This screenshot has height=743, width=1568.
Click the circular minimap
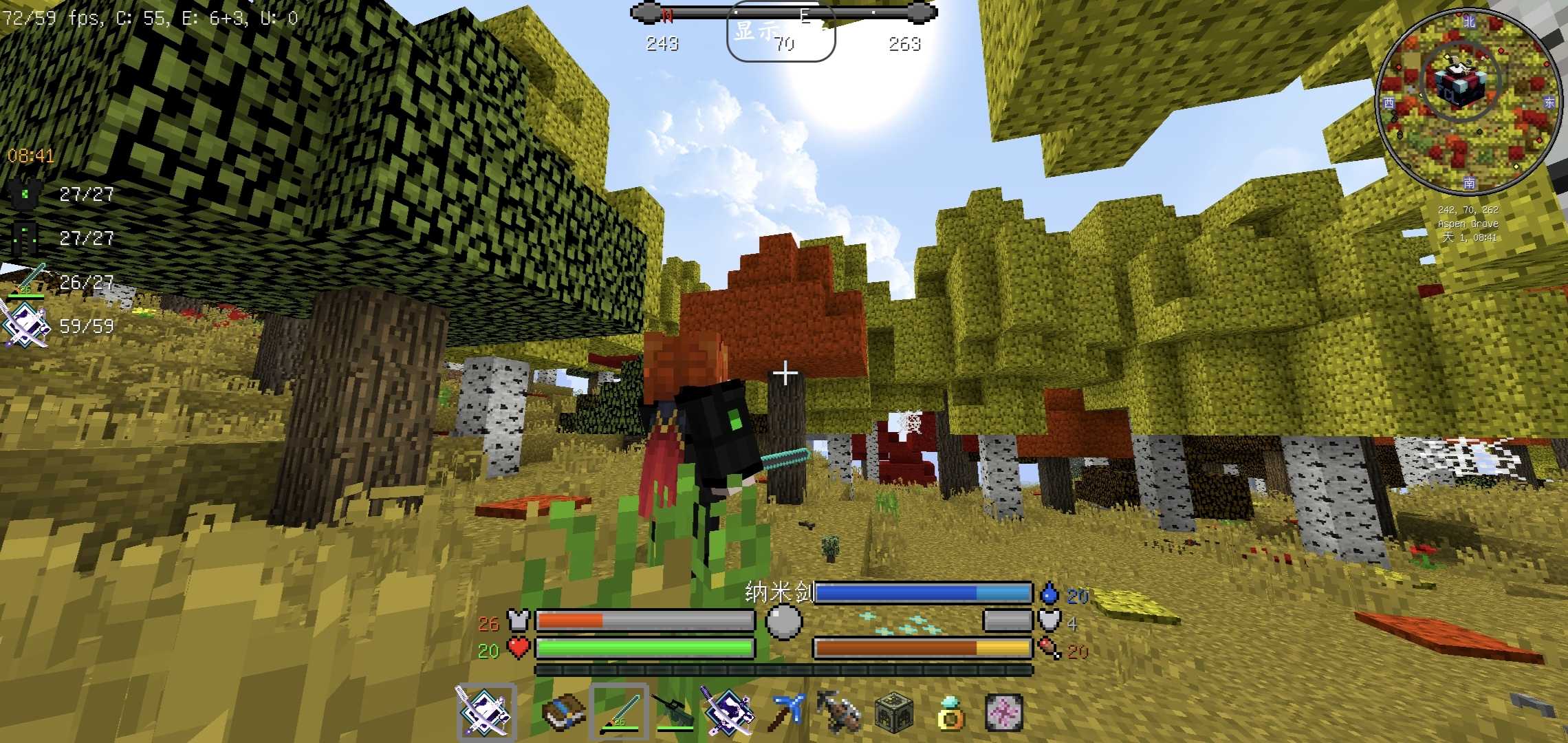[1468, 102]
